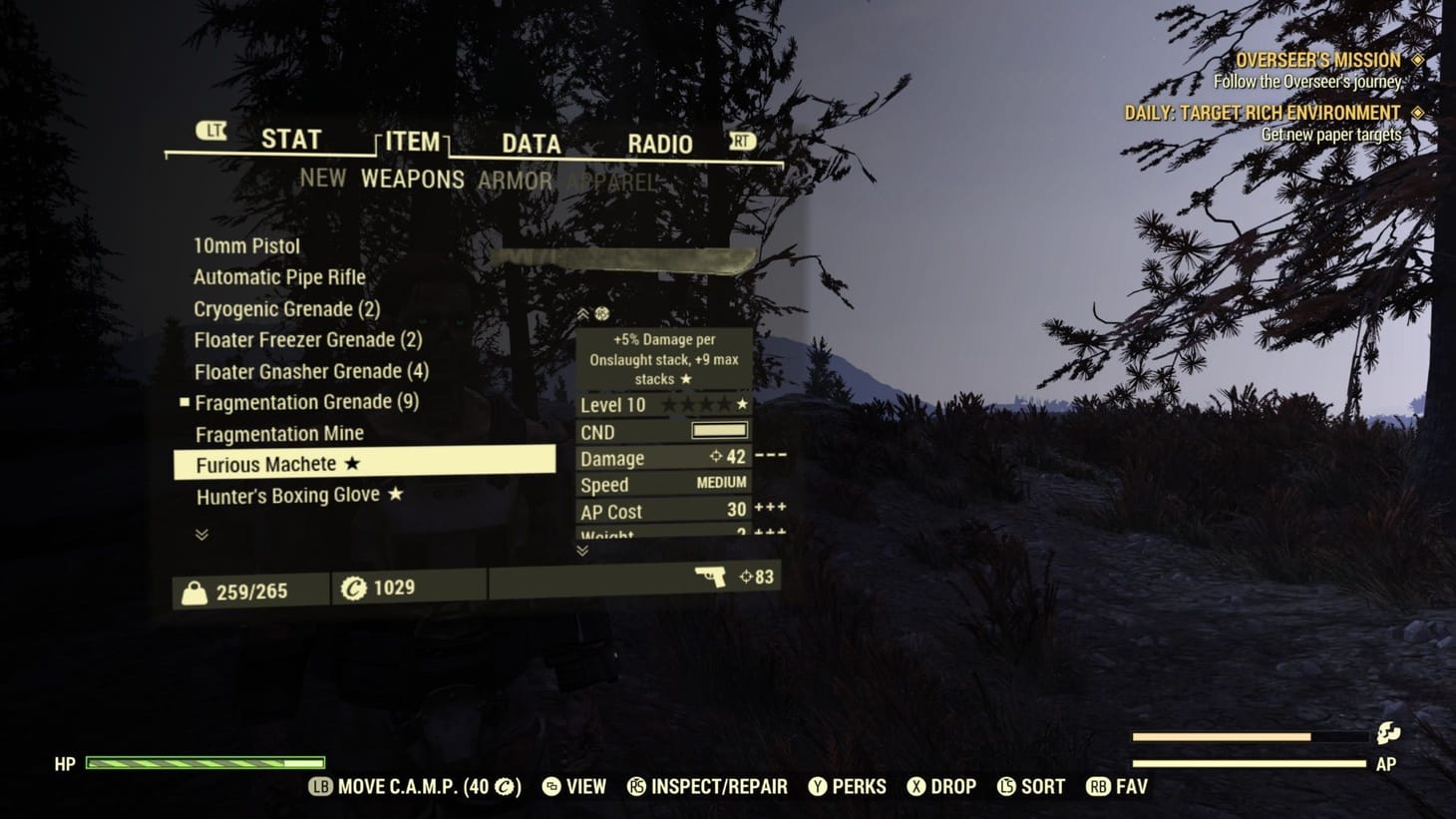Select SORT in the bottom bar
The height and width of the screenshot is (819, 1456).
click(1030, 786)
